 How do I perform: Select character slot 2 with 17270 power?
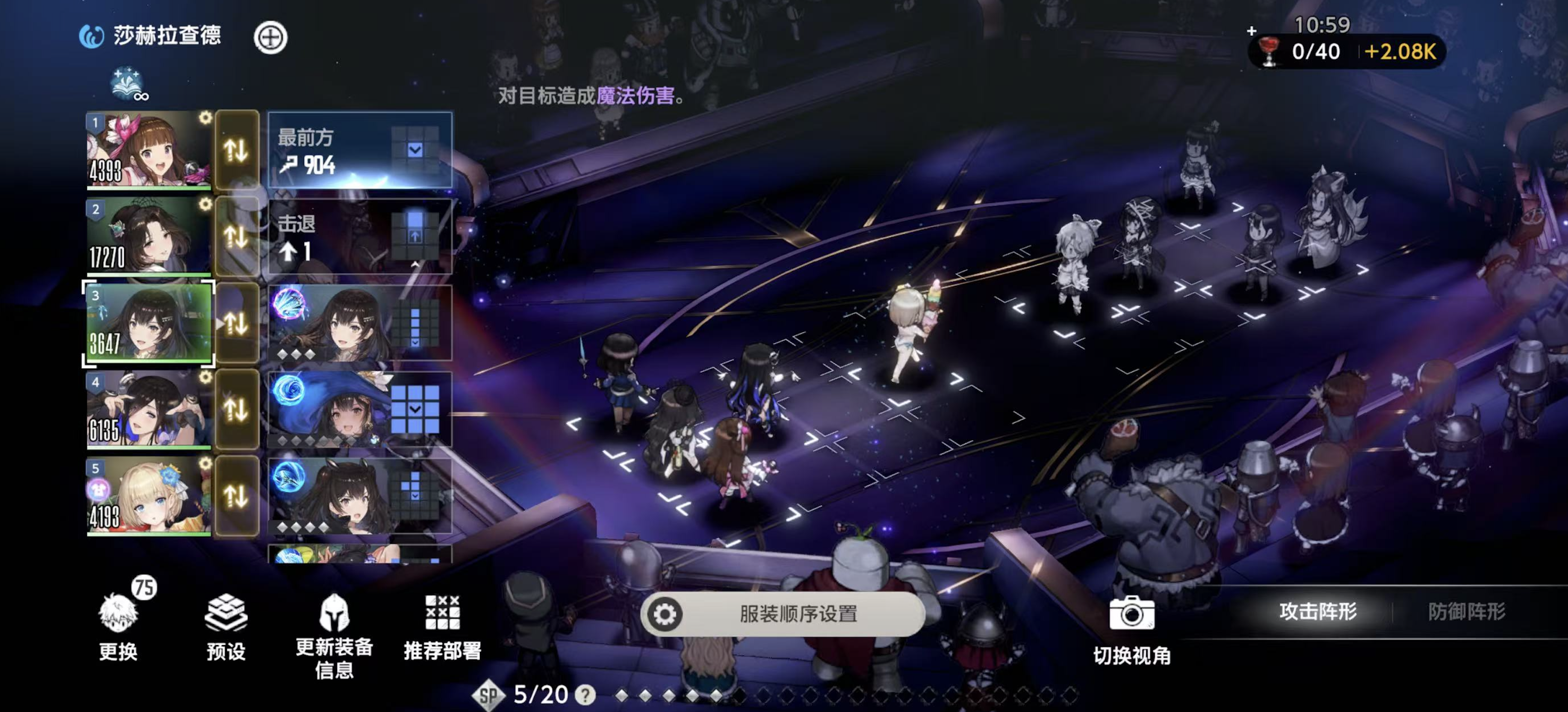tap(148, 236)
